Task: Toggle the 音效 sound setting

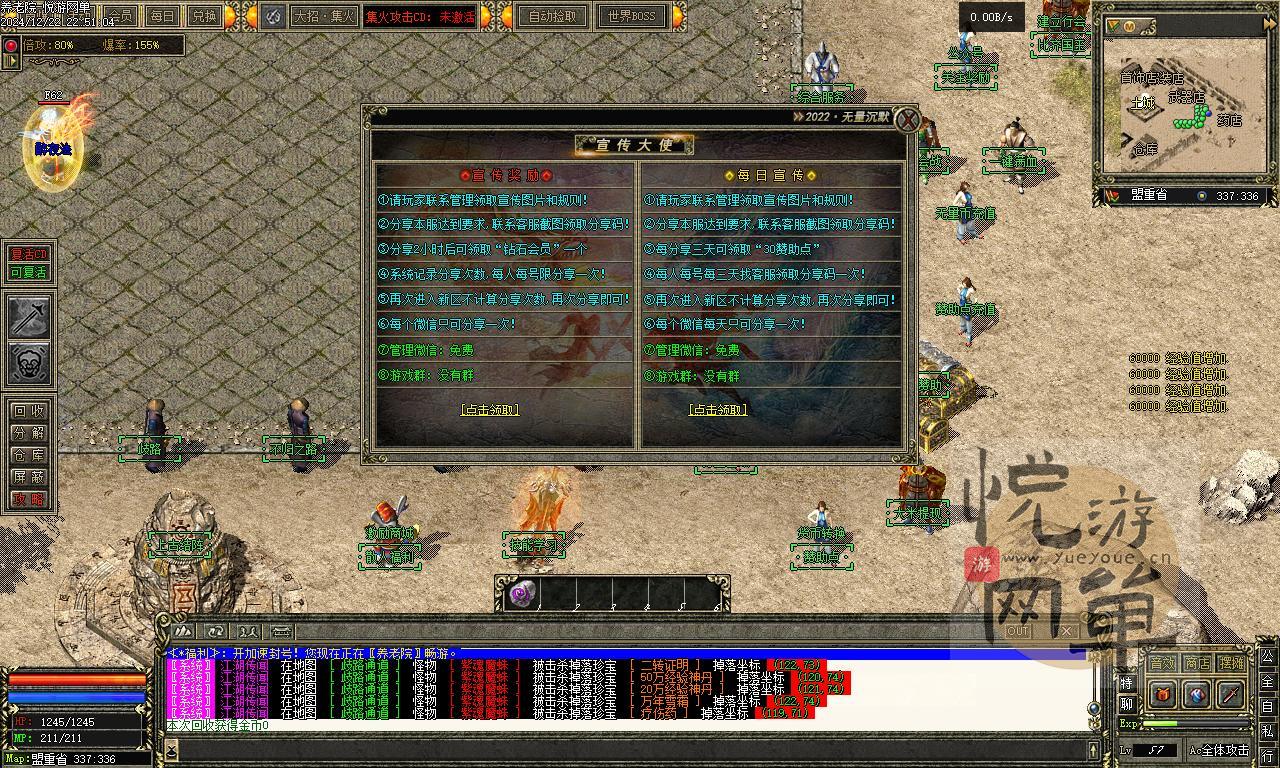Action: [1162, 663]
